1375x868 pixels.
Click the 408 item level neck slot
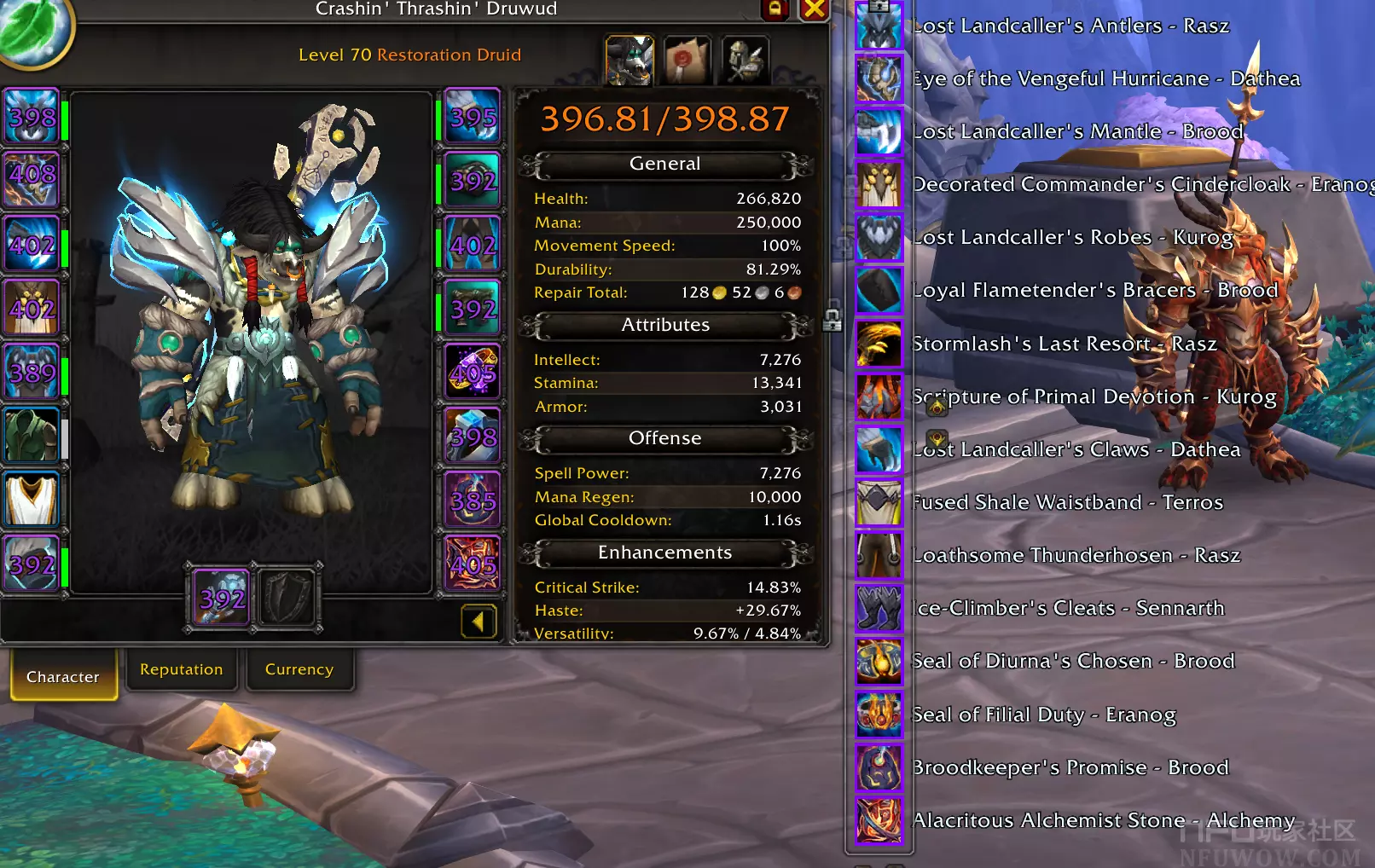click(x=32, y=179)
